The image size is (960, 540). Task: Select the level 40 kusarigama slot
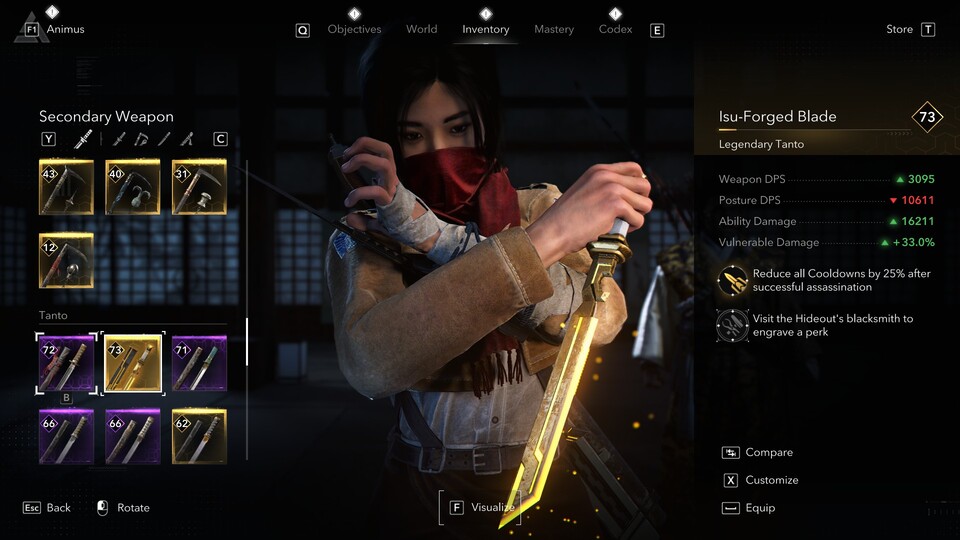[132, 186]
